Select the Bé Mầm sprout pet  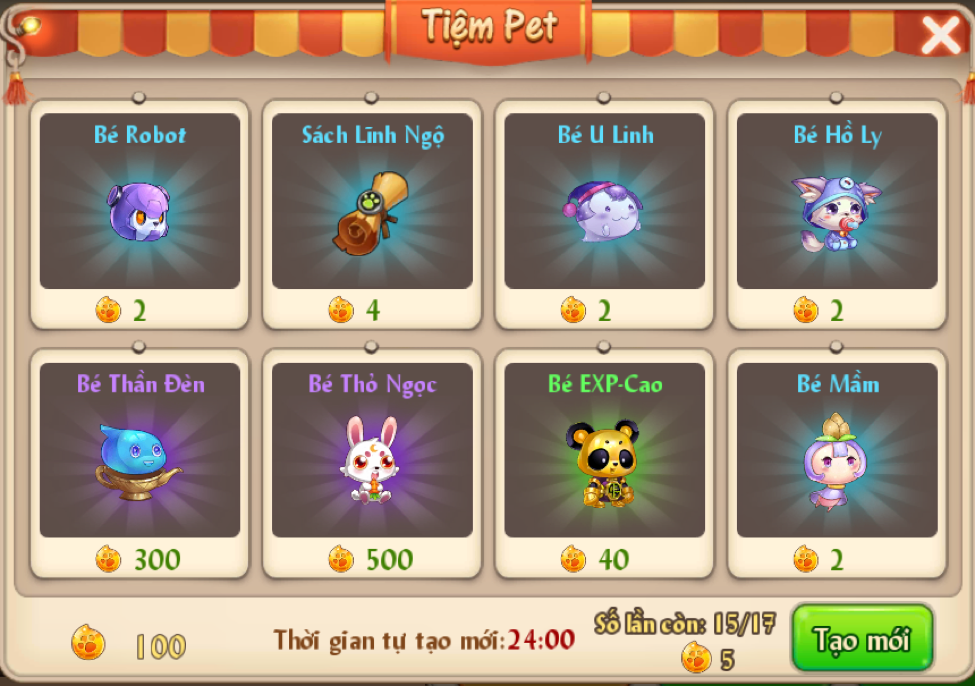(837, 462)
